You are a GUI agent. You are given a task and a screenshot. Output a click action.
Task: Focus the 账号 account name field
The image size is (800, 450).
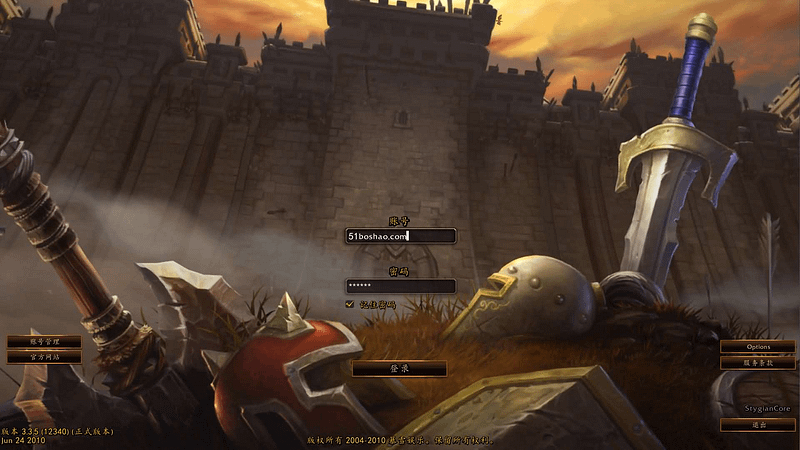coord(400,236)
